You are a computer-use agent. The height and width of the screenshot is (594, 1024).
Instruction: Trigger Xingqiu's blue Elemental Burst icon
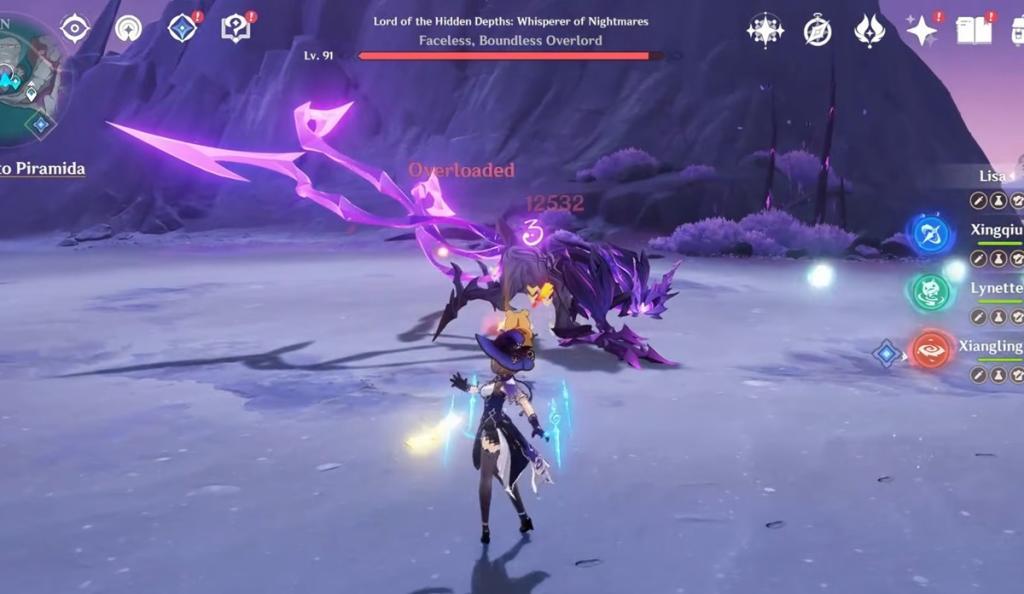tap(930, 234)
